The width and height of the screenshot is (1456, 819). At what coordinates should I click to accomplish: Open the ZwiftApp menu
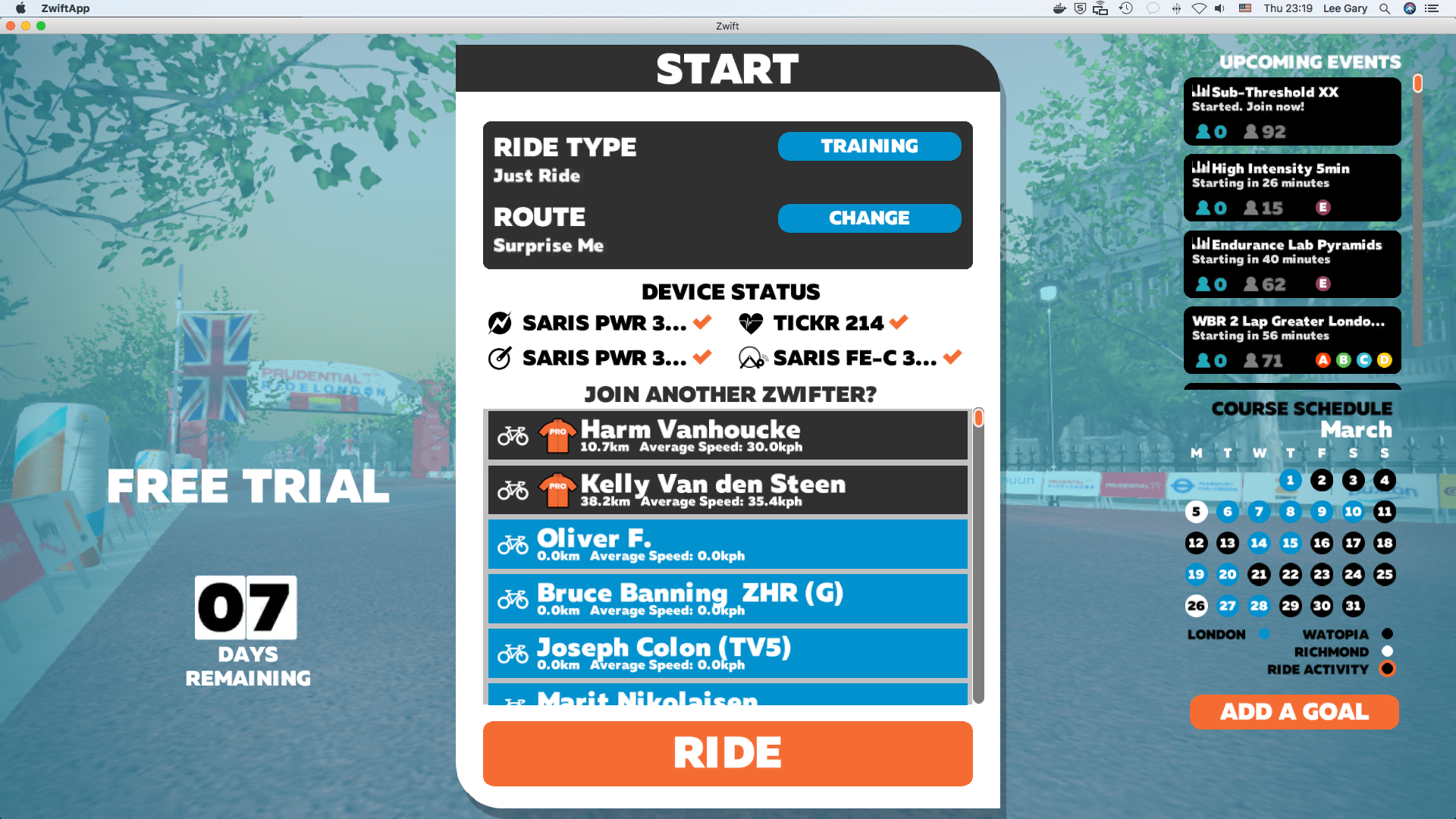click(x=65, y=8)
